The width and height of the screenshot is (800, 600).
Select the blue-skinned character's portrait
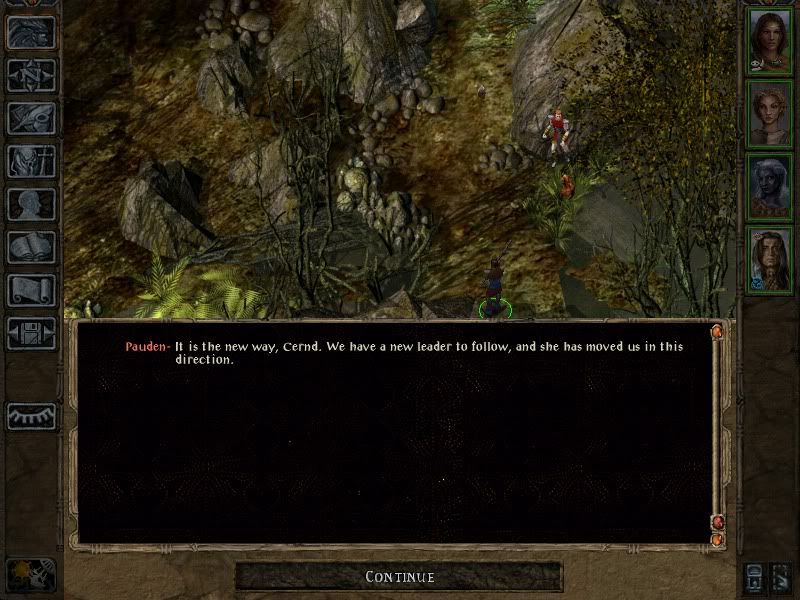[x=769, y=187]
